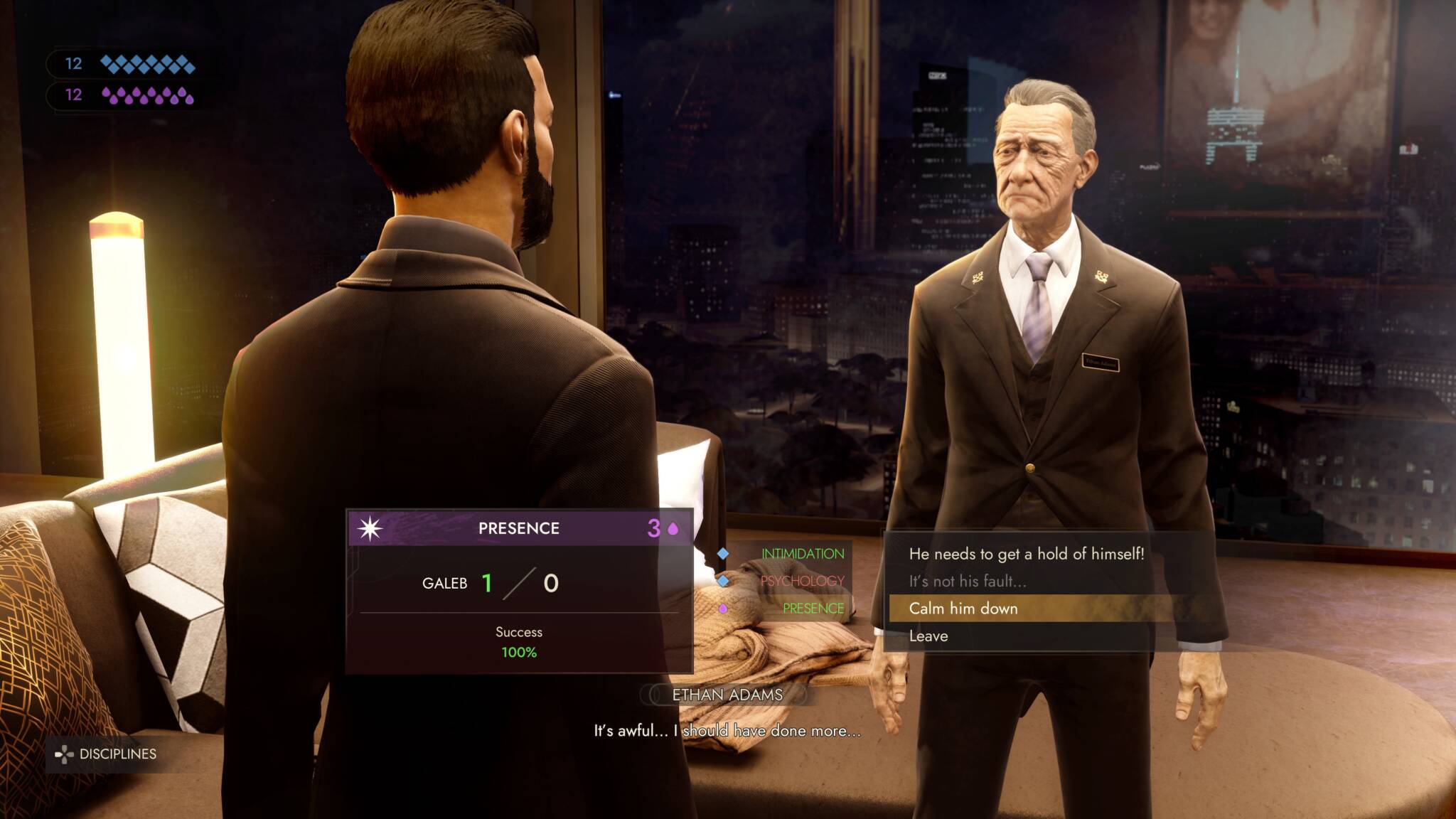Image resolution: width=1456 pixels, height=819 pixels.
Task: Select 'Leave' to end the conversation
Action: point(929,636)
